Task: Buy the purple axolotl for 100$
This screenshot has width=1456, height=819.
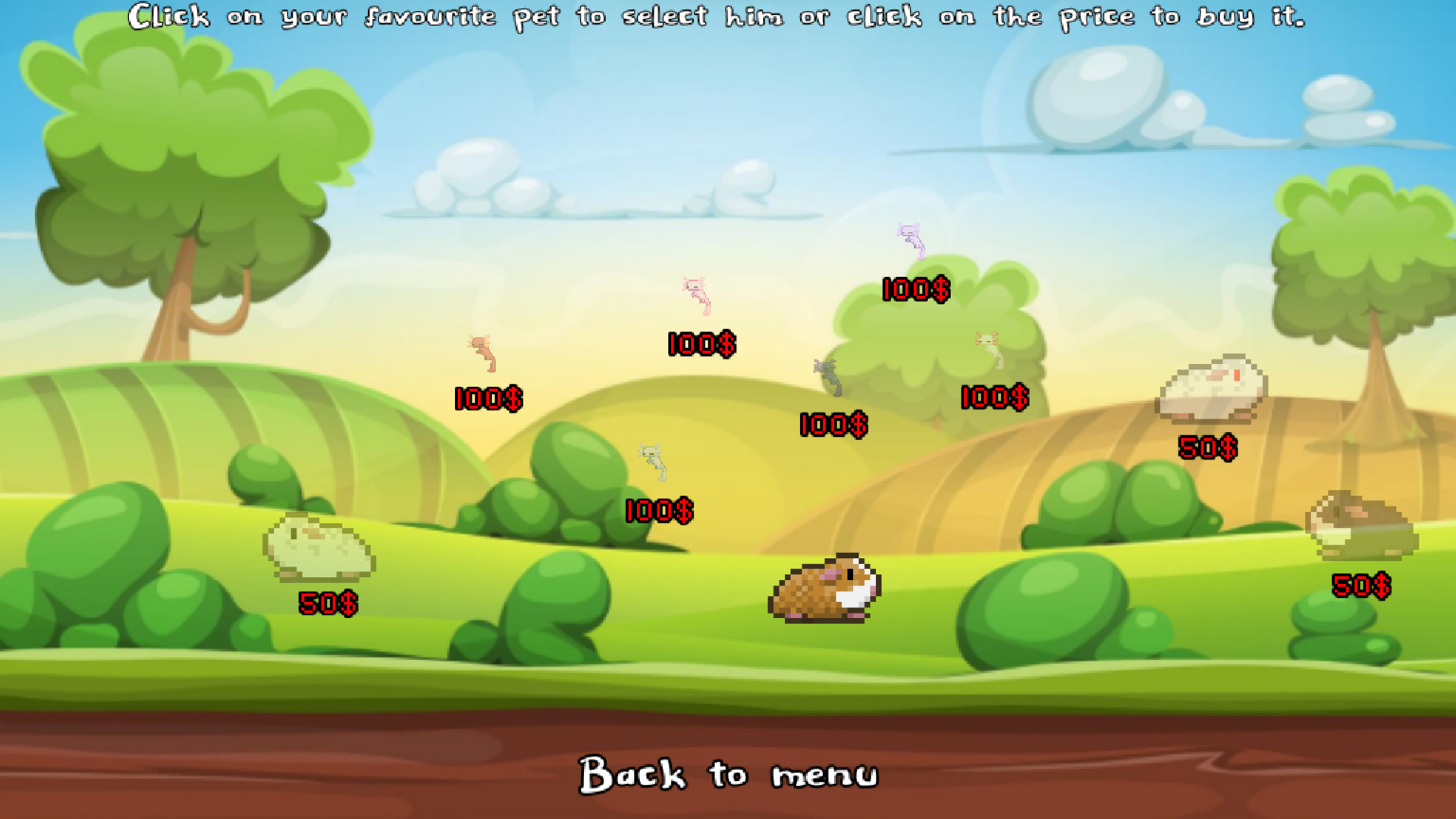Action: coord(915,290)
